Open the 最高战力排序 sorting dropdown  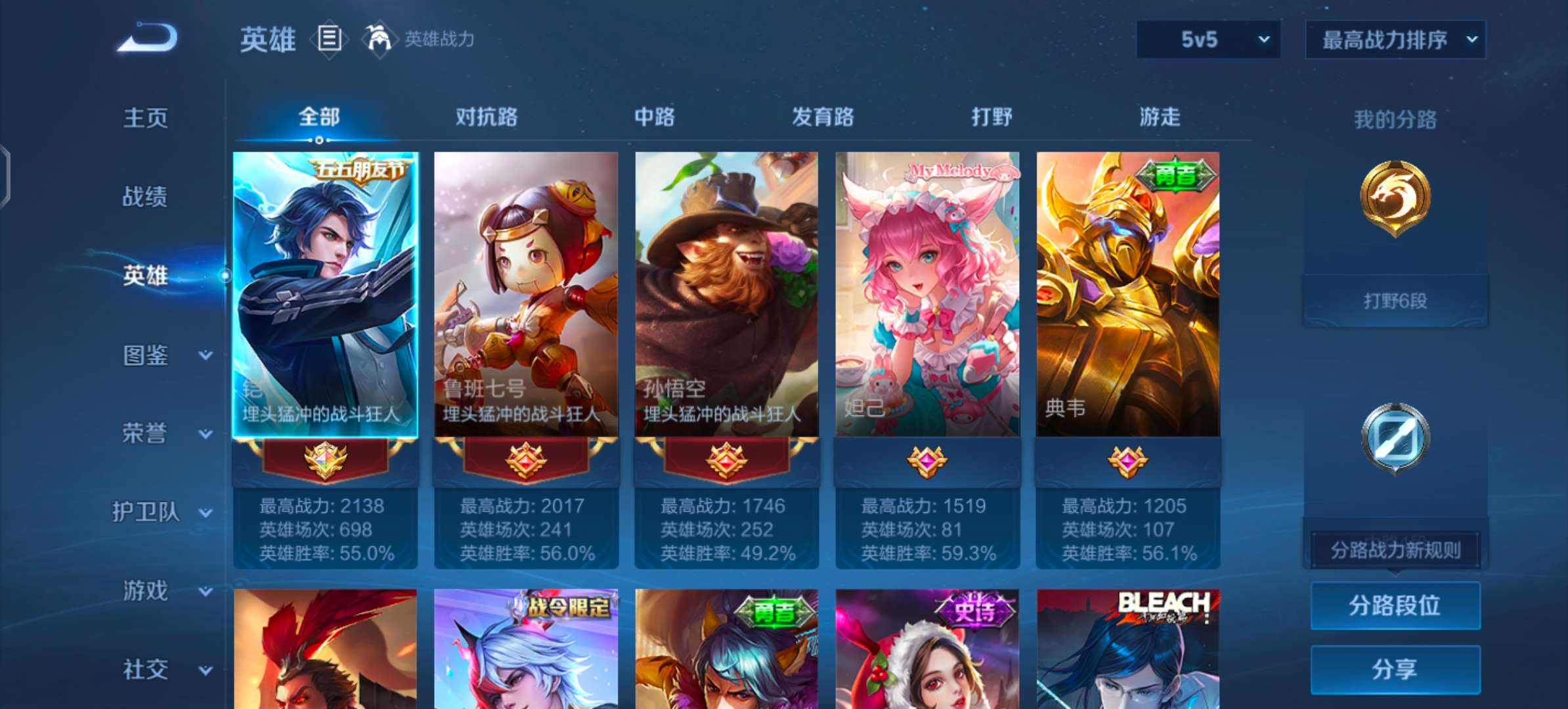(1396, 39)
